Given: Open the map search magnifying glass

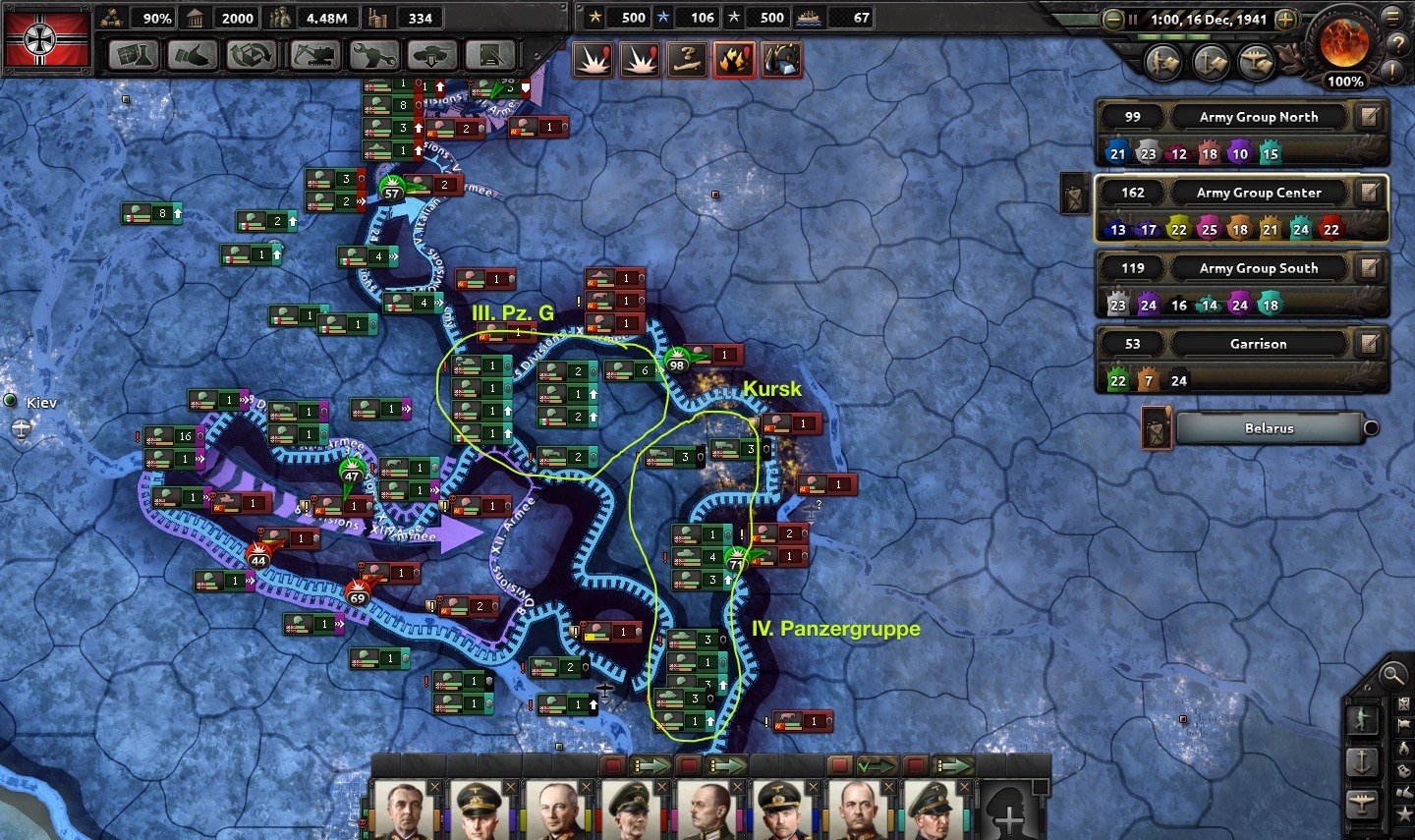Looking at the screenshot, I should tap(1391, 674).
